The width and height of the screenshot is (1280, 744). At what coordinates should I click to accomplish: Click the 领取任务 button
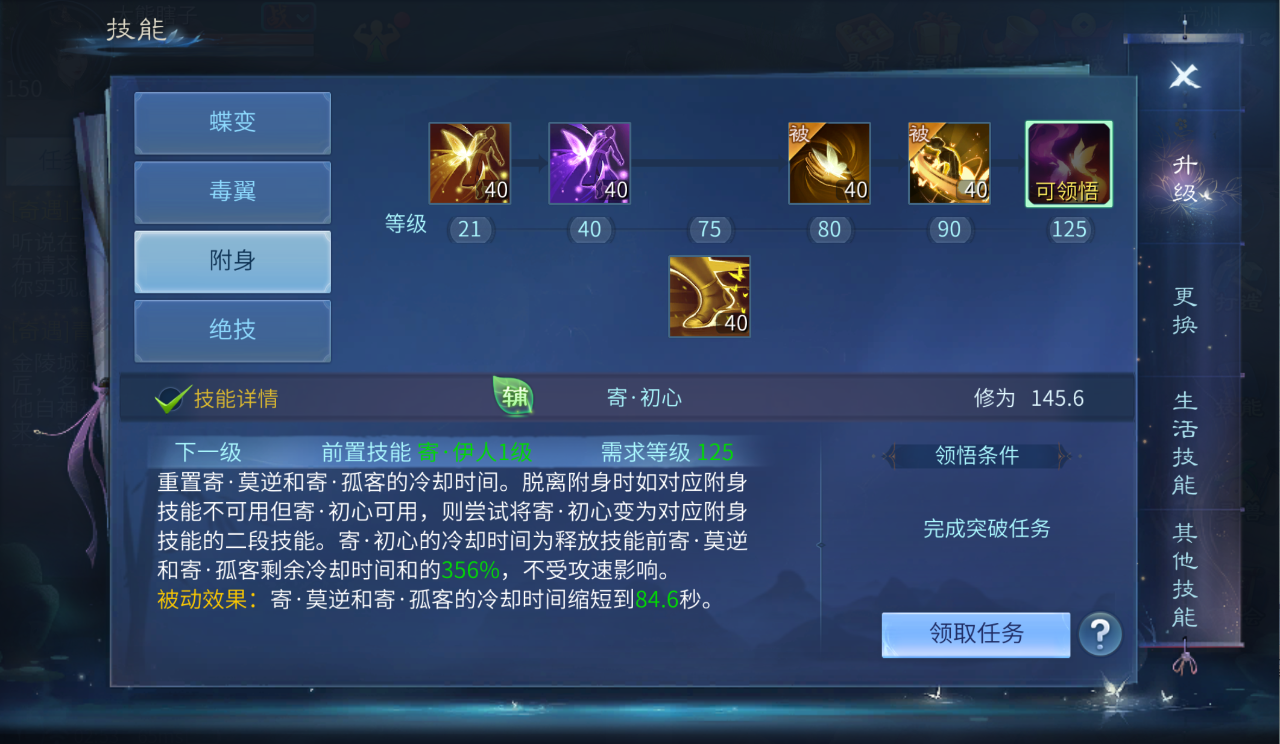pos(975,634)
